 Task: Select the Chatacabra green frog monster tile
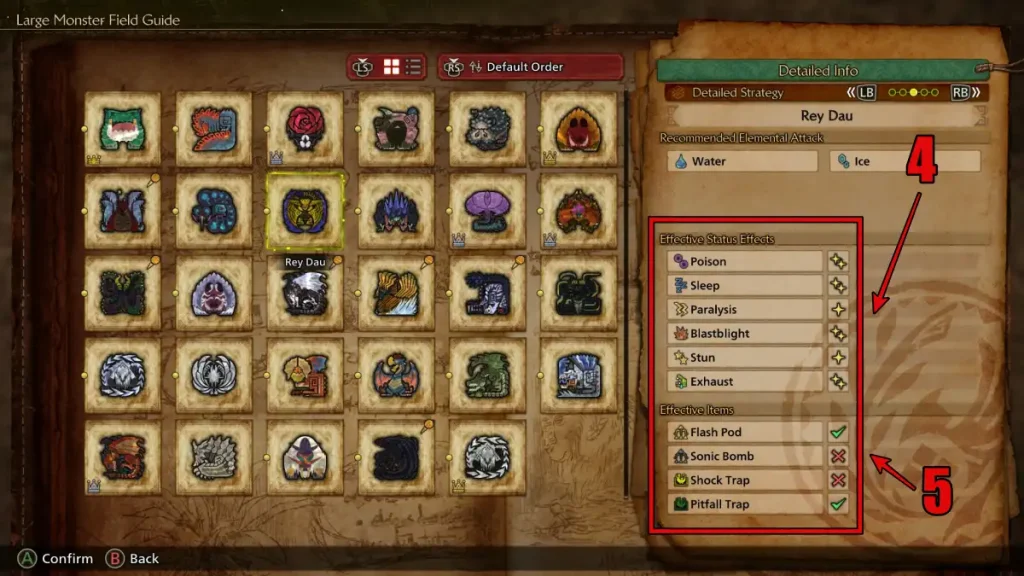point(122,129)
